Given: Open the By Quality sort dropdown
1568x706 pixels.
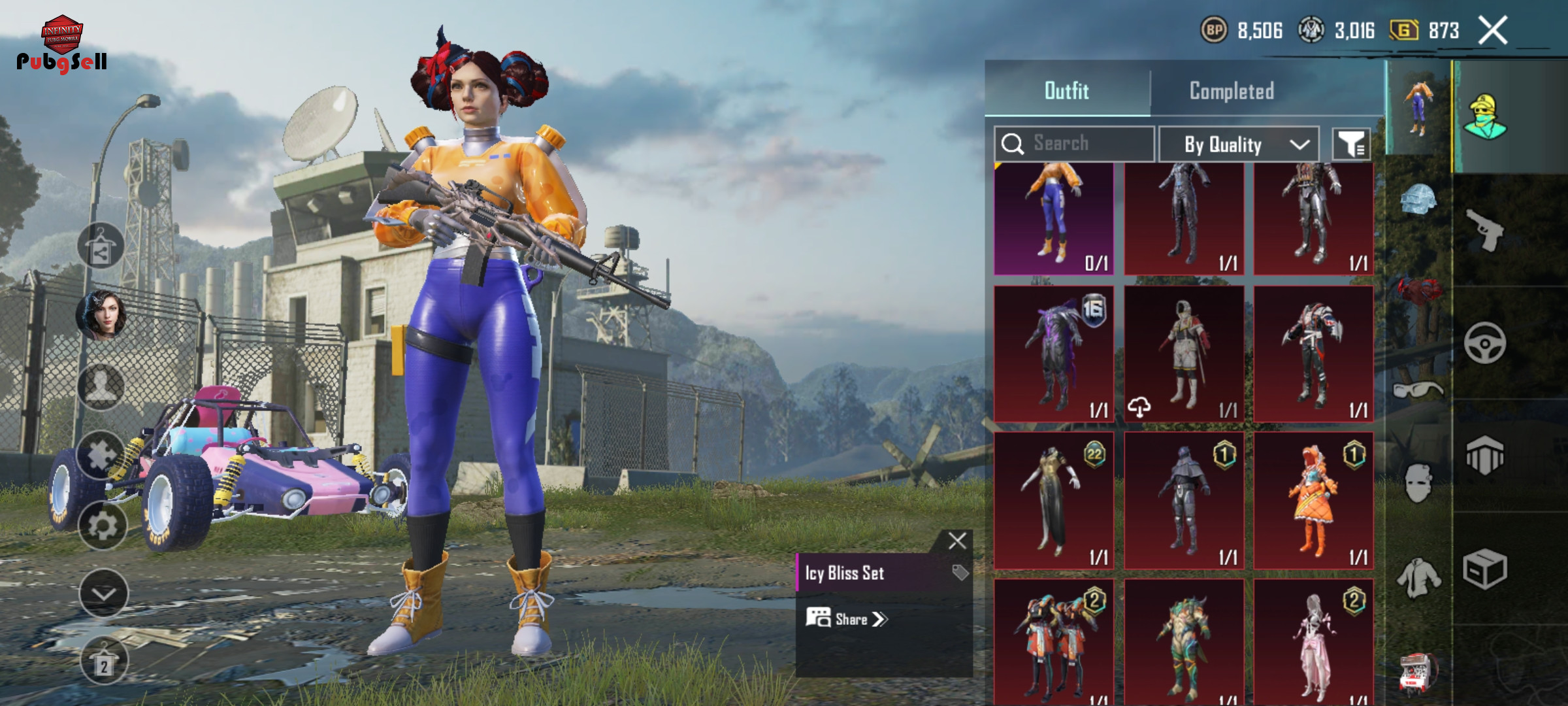Looking at the screenshot, I should (1239, 144).
